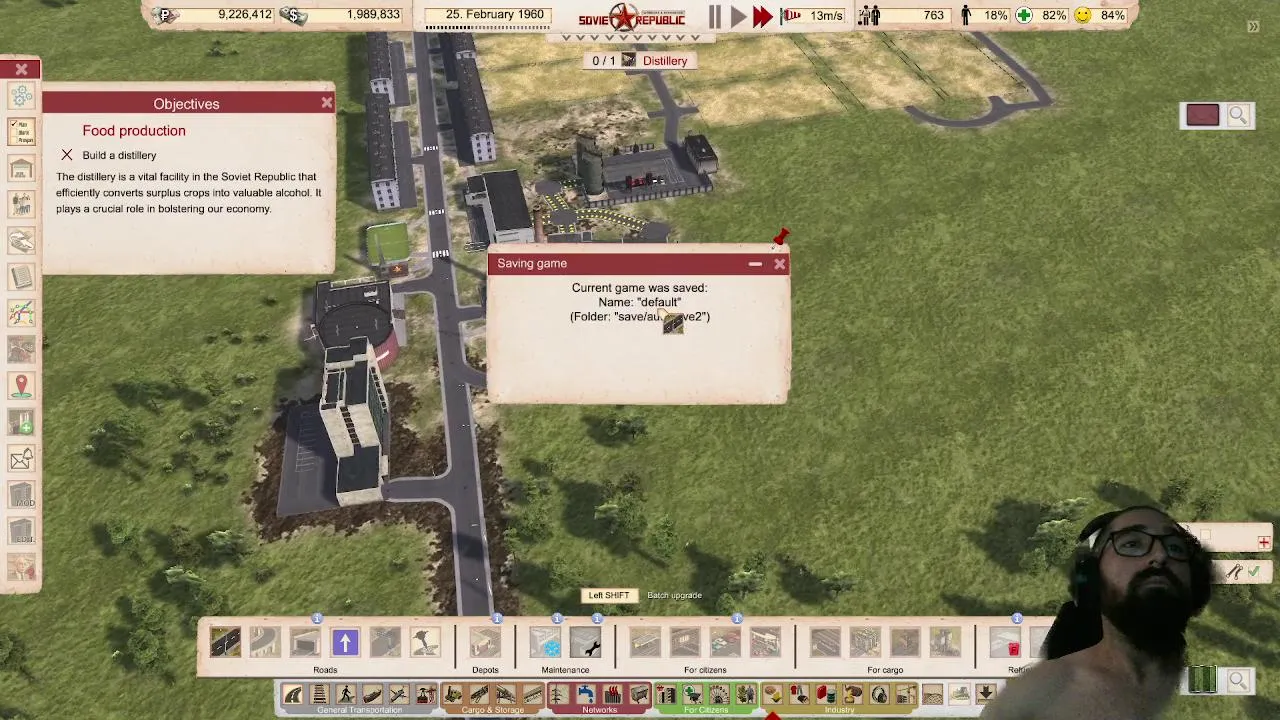Open the envelope notifications icon
Image resolution: width=1280 pixels, height=720 pixels.
[x=21, y=460]
